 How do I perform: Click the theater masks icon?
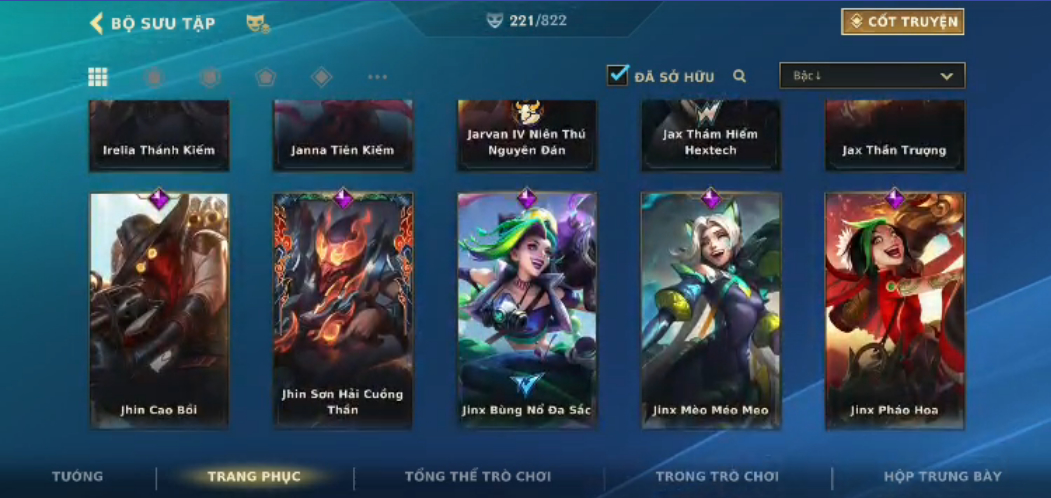click(x=257, y=24)
